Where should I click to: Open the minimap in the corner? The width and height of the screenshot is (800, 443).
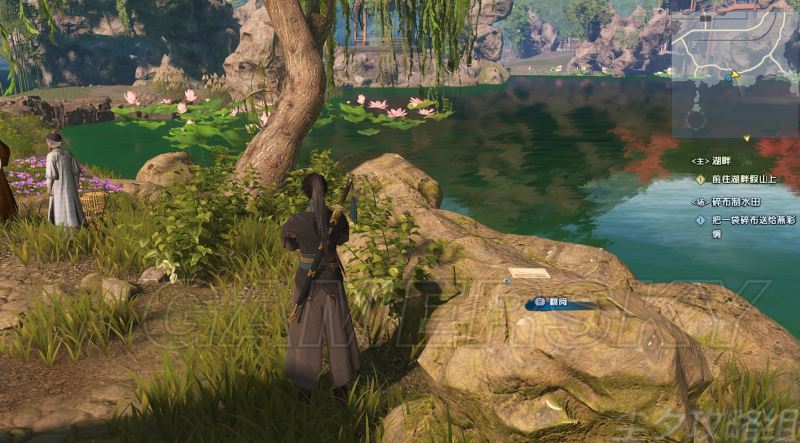tap(735, 68)
